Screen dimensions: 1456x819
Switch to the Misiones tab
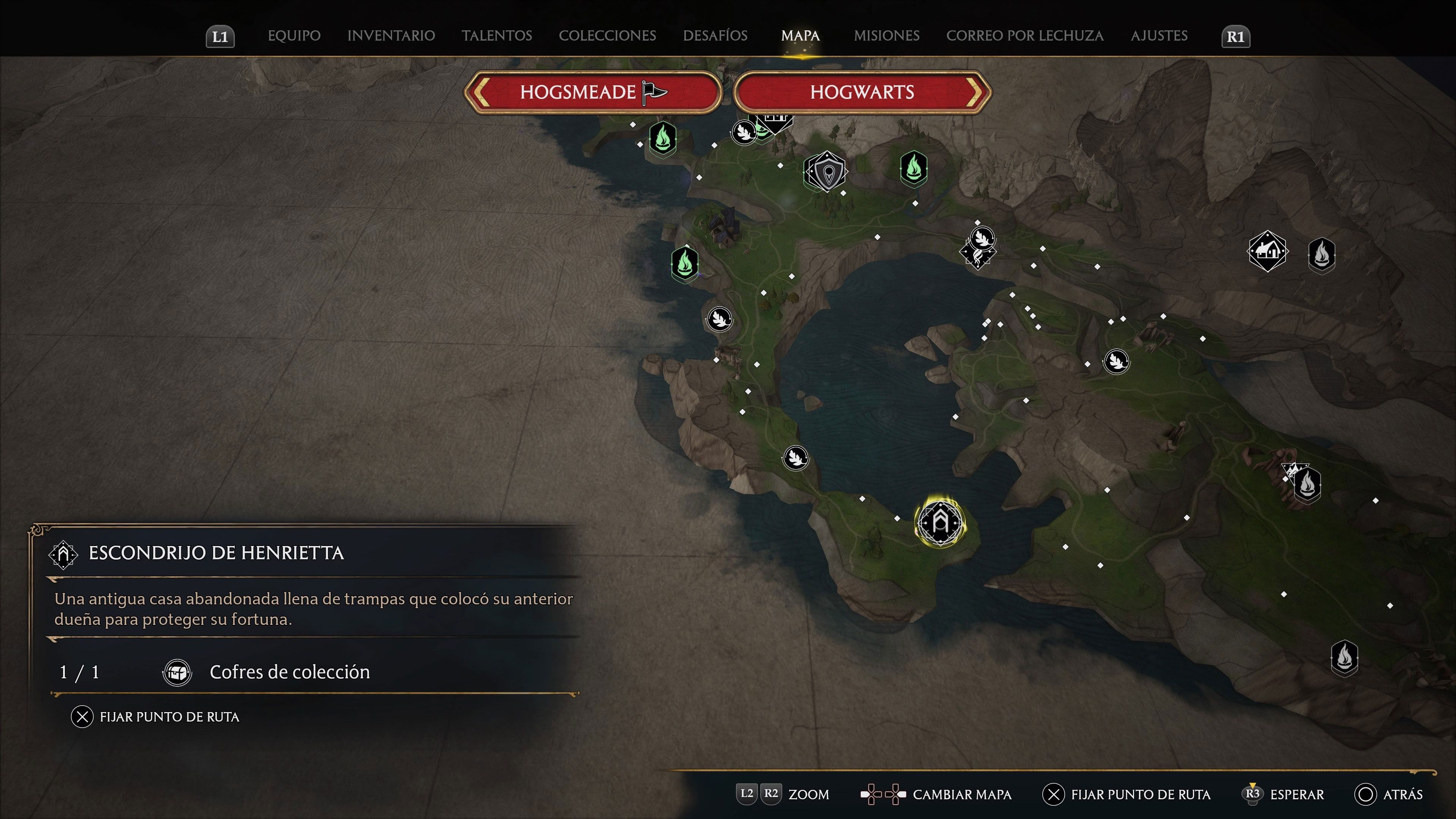(886, 36)
